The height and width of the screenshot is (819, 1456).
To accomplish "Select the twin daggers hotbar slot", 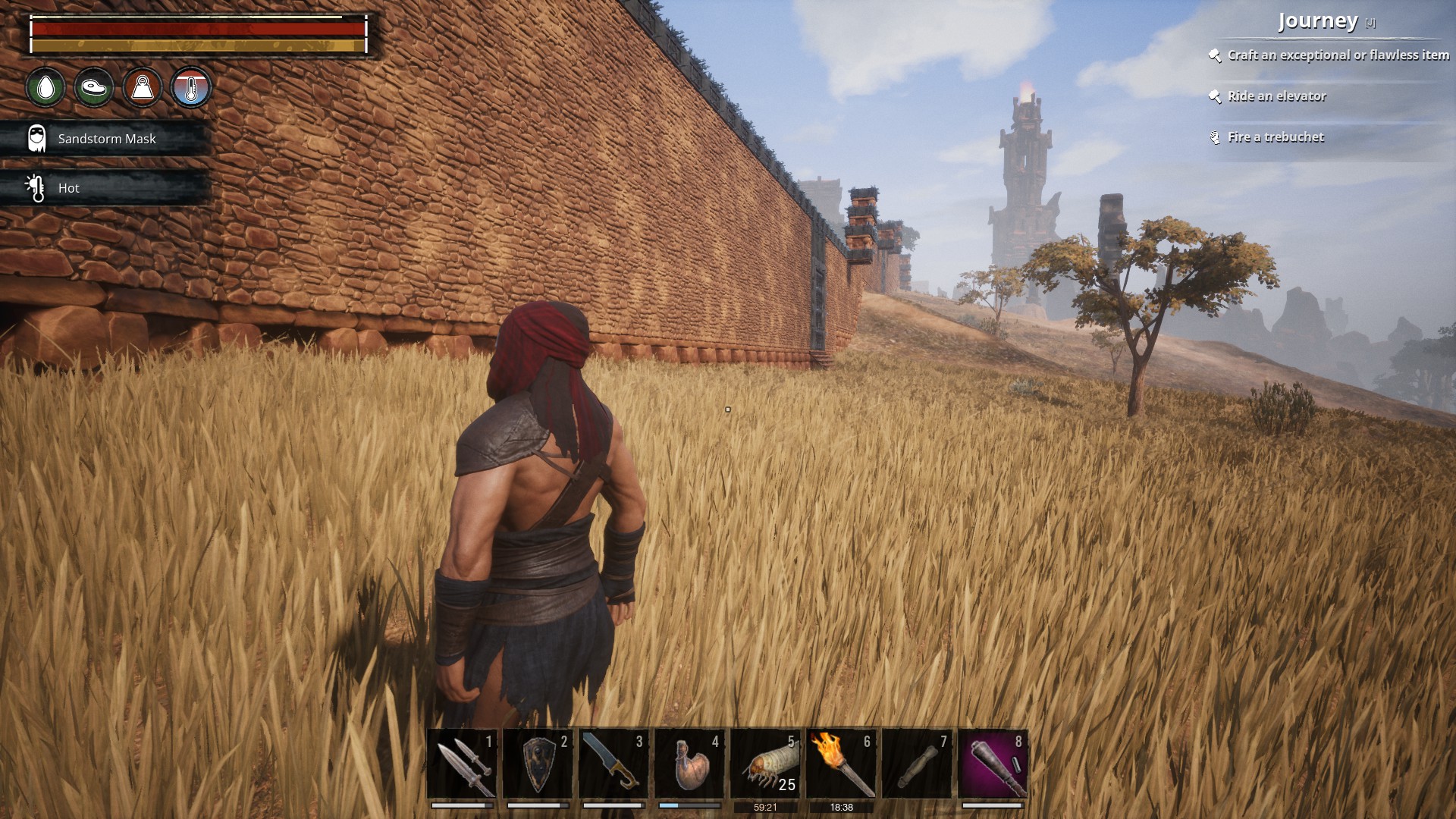I will (x=463, y=764).
